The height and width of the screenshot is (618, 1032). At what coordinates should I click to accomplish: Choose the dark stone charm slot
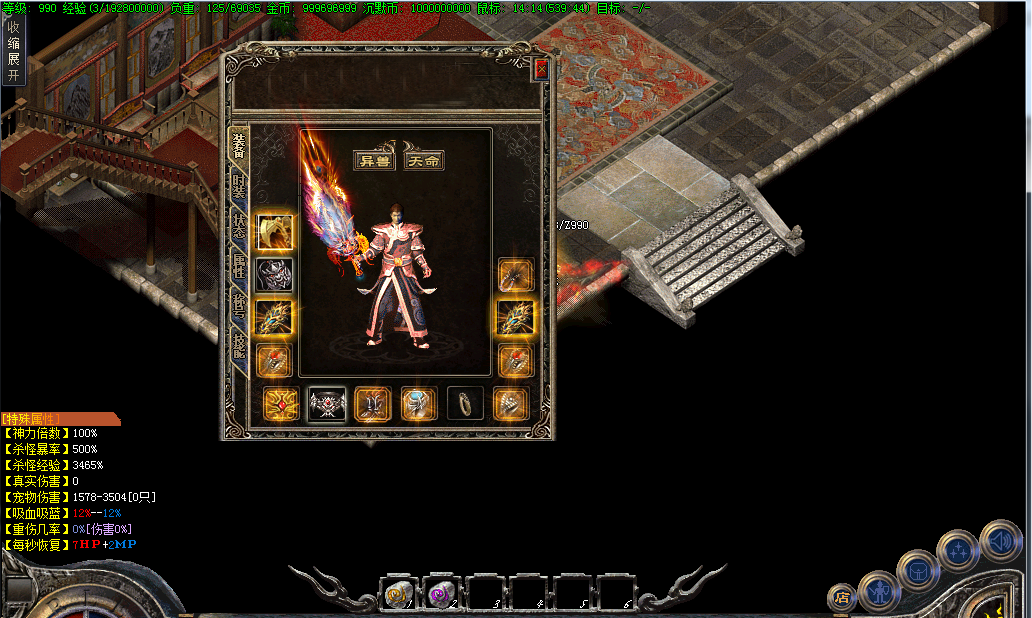[x=465, y=404]
